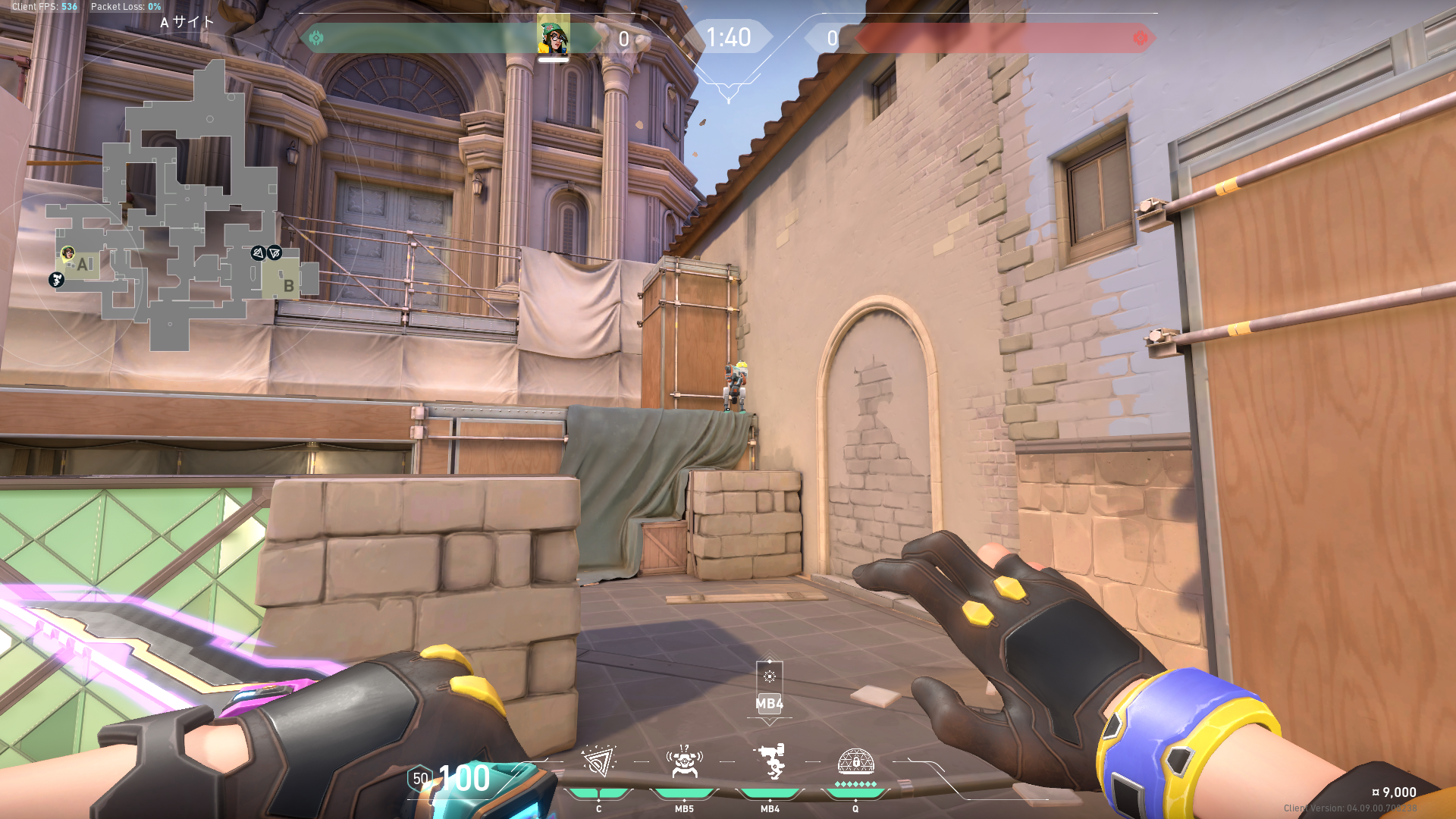The width and height of the screenshot is (1456, 819).
Task: Click the A site marker on the minimap
Action: pyautogui.click(x=83, y=265)
